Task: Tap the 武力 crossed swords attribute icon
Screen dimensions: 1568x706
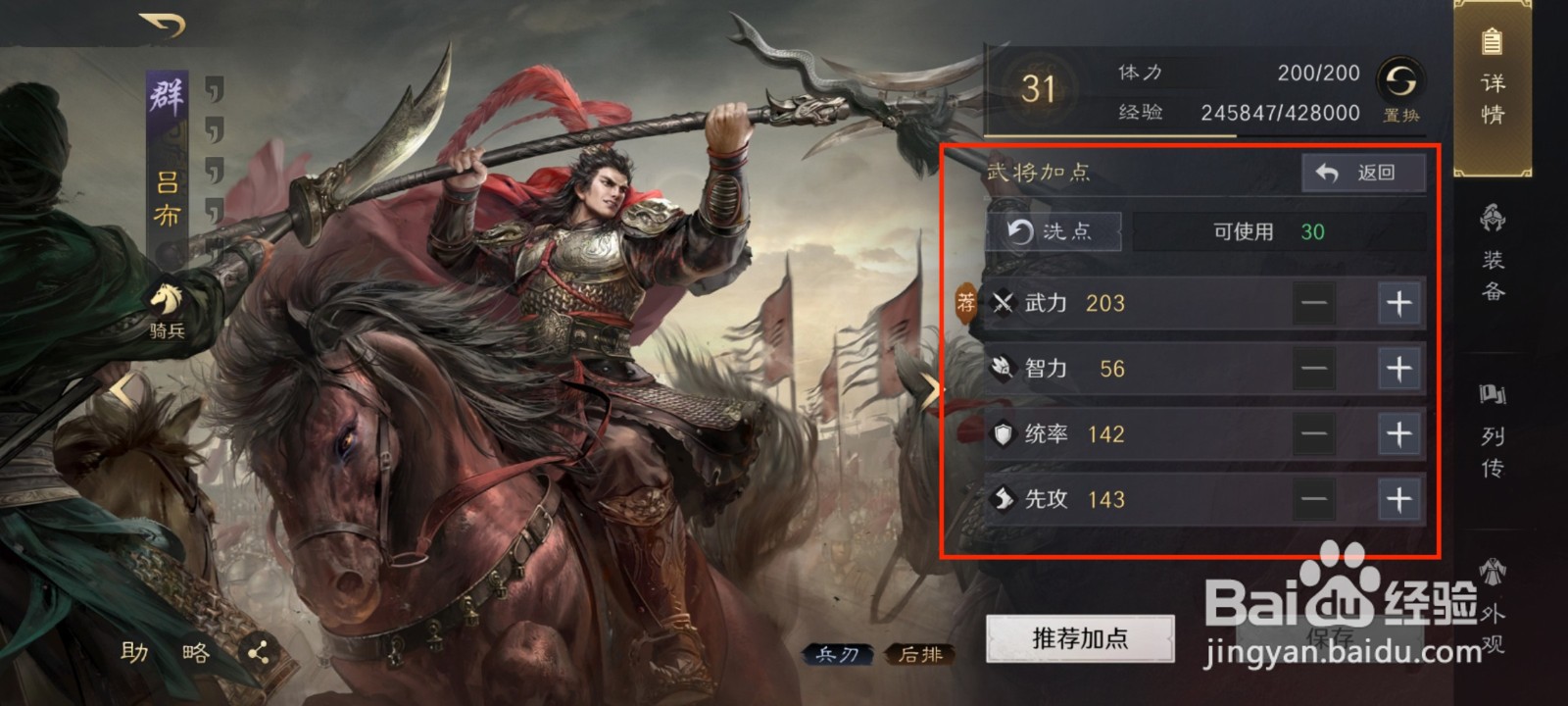Action: 1005,304
